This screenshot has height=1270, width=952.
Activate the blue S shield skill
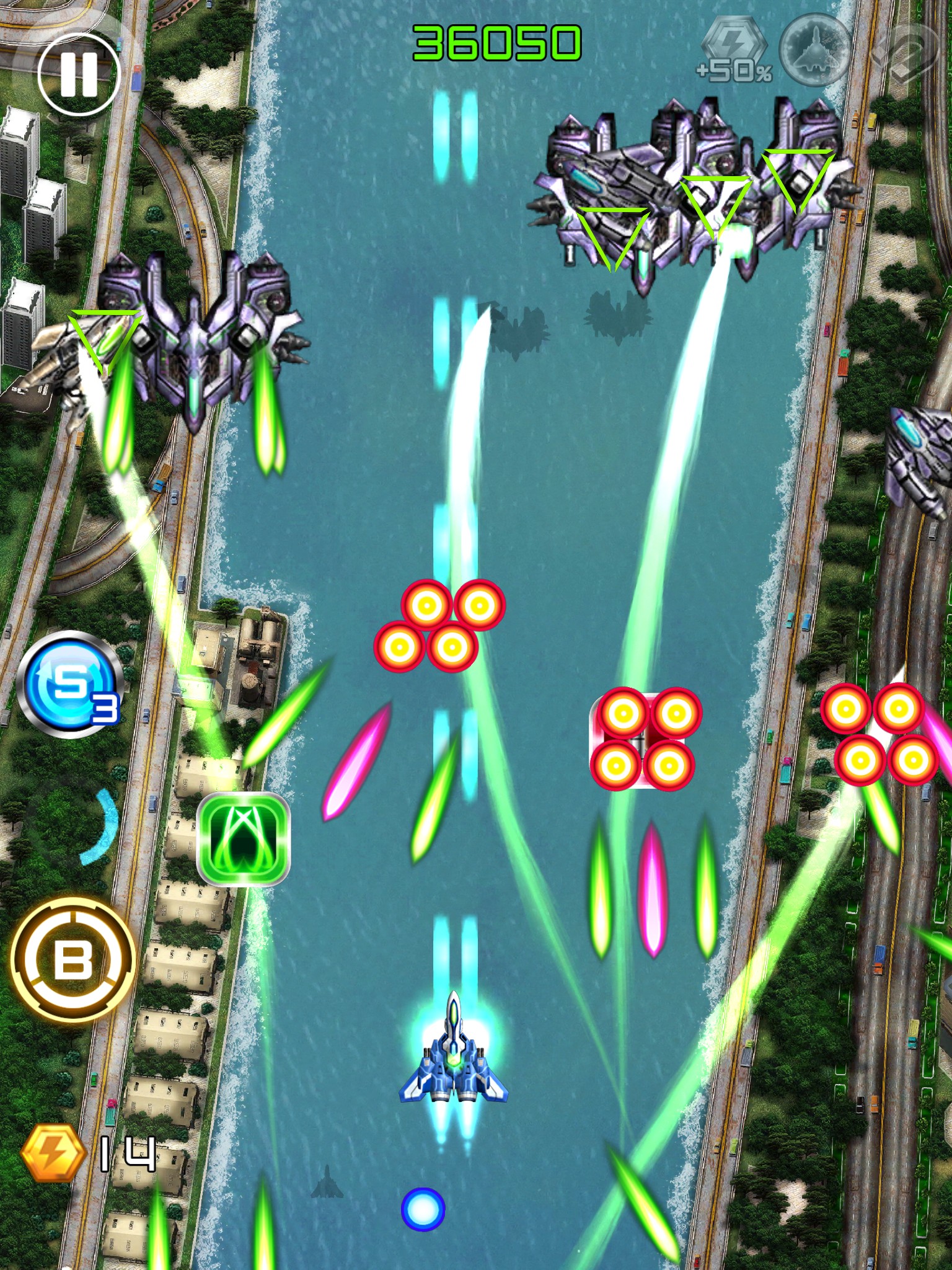coord(71,683)
